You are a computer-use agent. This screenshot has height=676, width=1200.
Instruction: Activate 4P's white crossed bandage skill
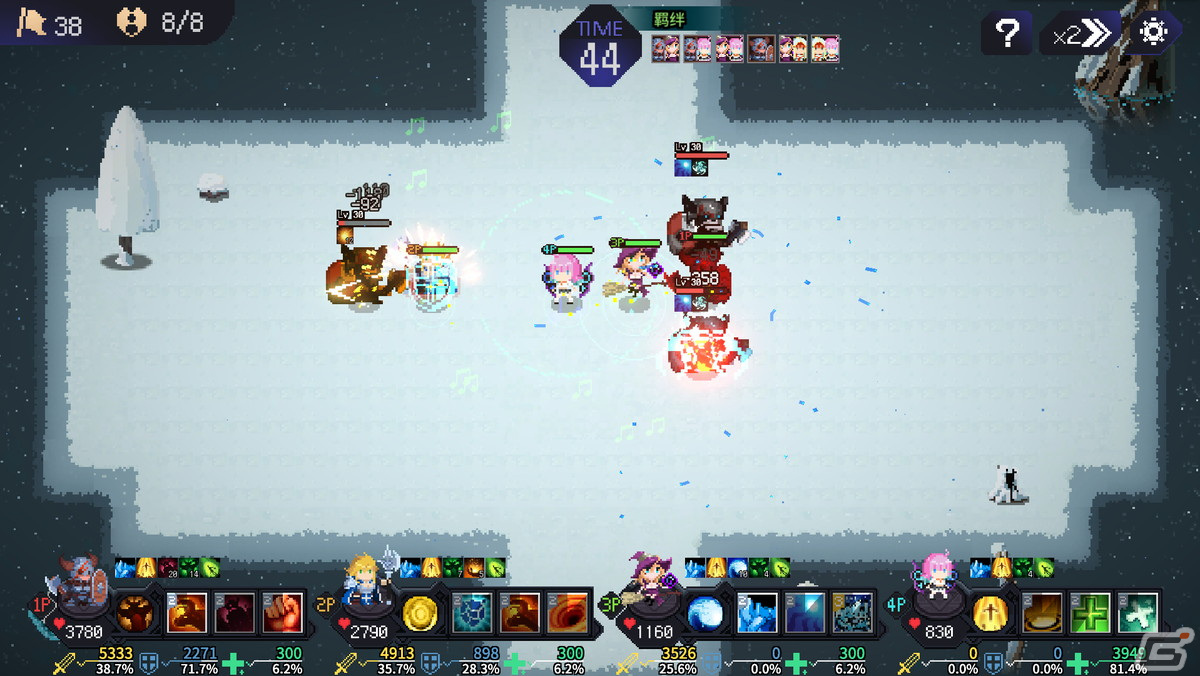[1138, 613]
